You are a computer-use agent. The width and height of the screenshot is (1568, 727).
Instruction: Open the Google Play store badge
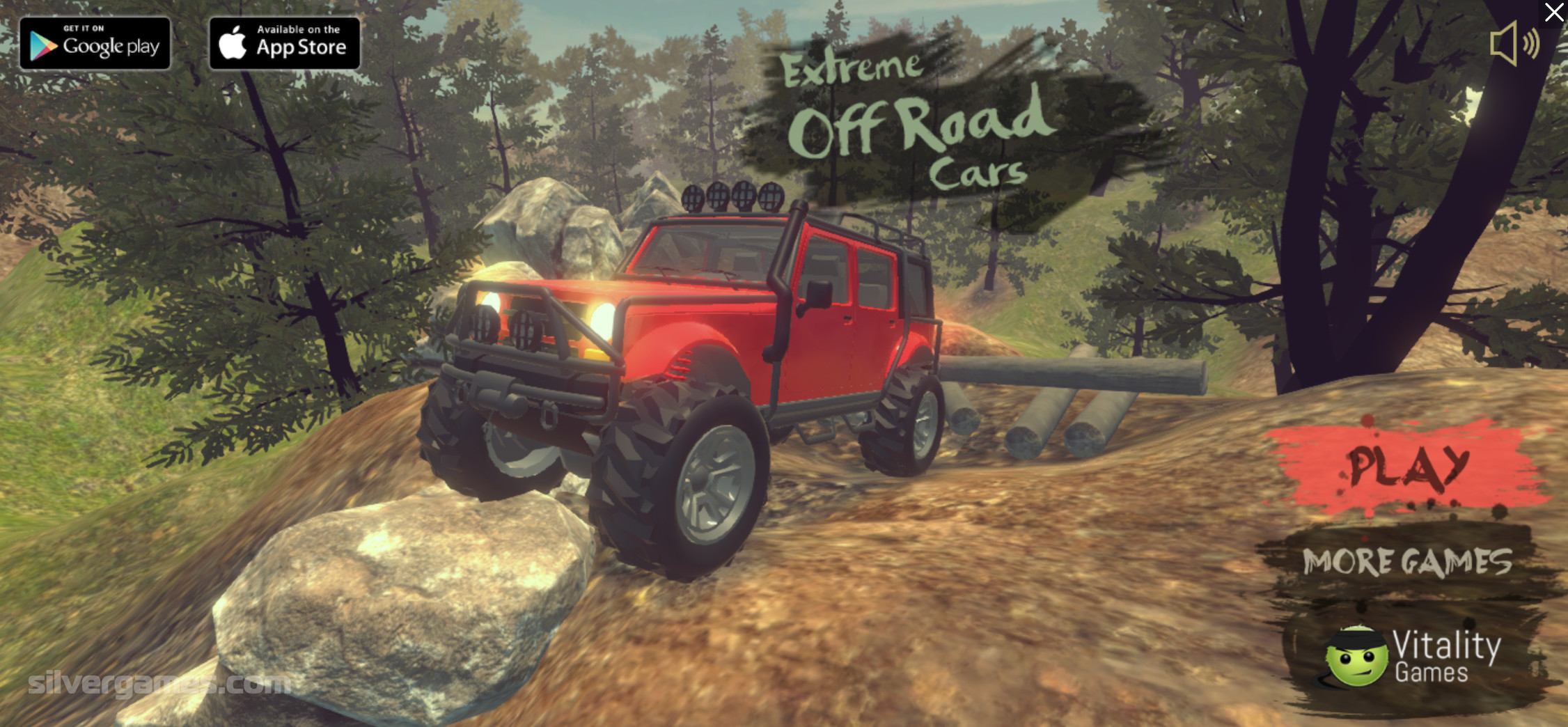click(x=95, y=44)
